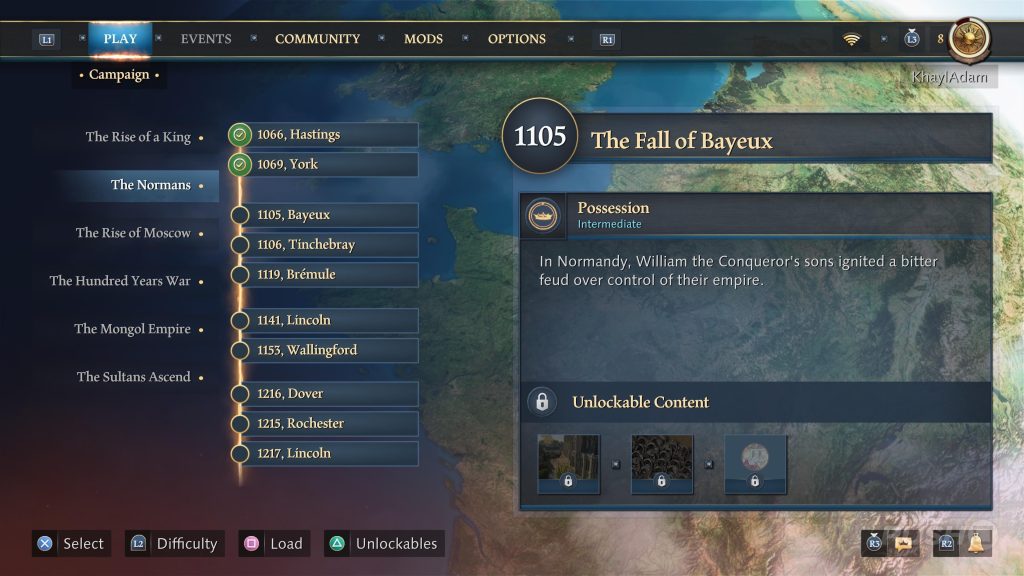The width and height of the screenshot is (1024, 576).
Task: Open the KhaylAdam player profile avatar
Action: (x=969, y=39)
